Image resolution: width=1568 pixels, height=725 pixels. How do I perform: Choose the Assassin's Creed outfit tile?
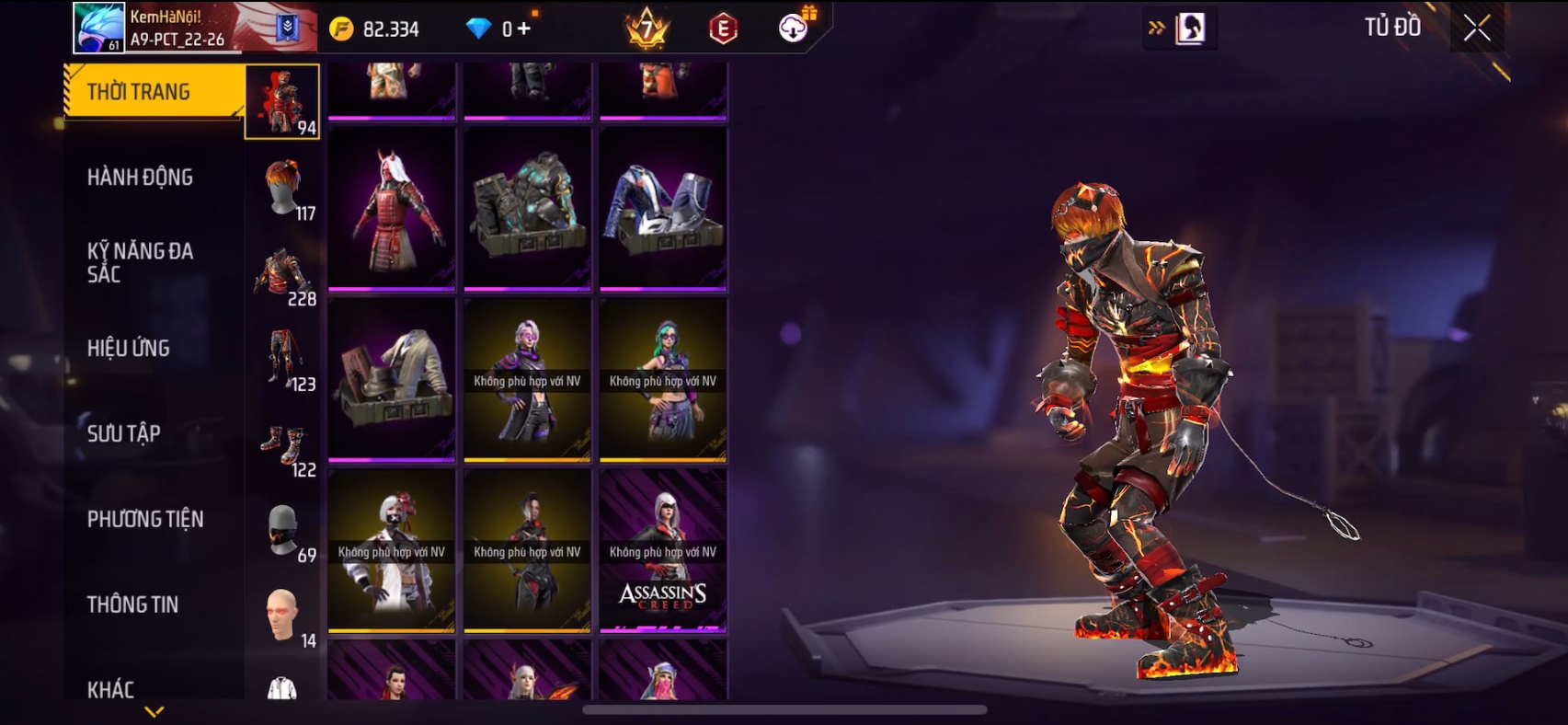(663, 551)
